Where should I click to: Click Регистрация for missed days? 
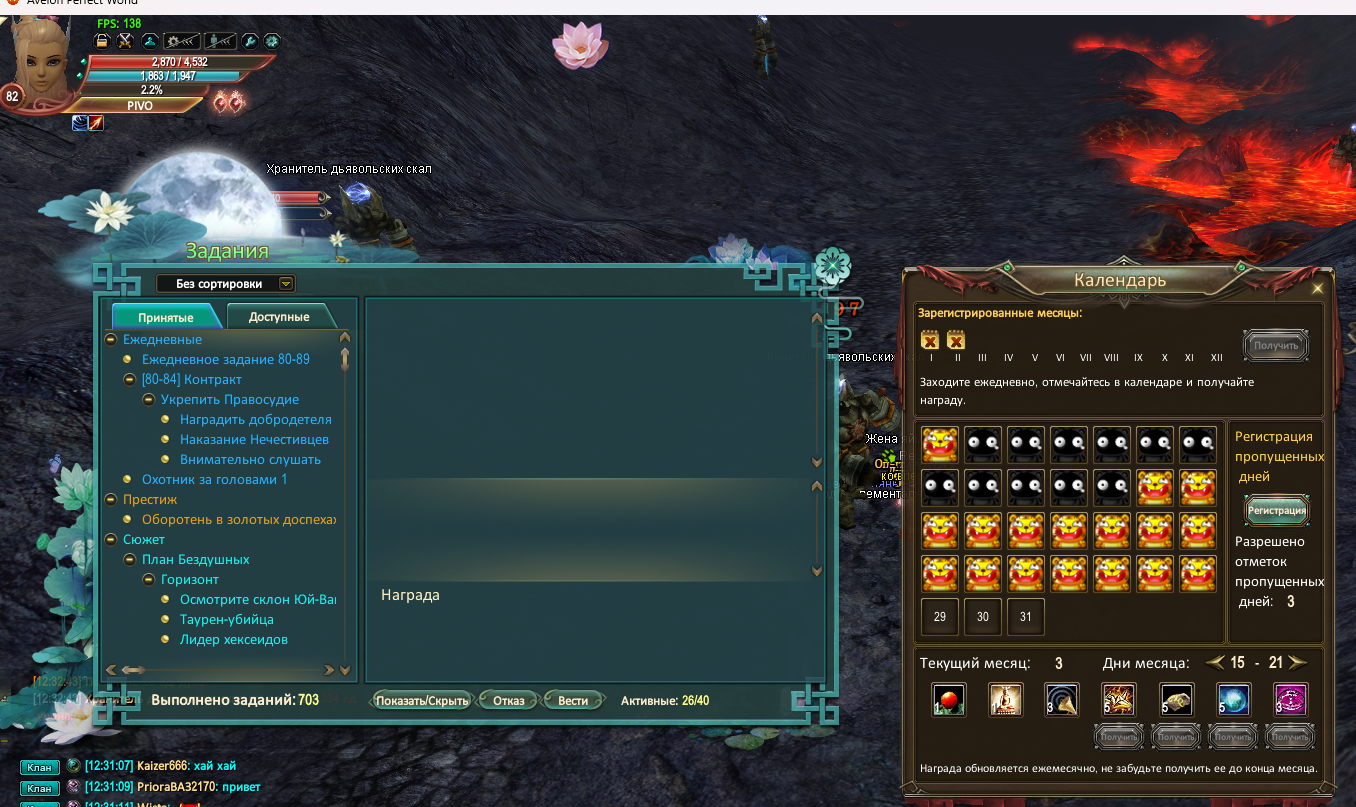(1277, 510)
